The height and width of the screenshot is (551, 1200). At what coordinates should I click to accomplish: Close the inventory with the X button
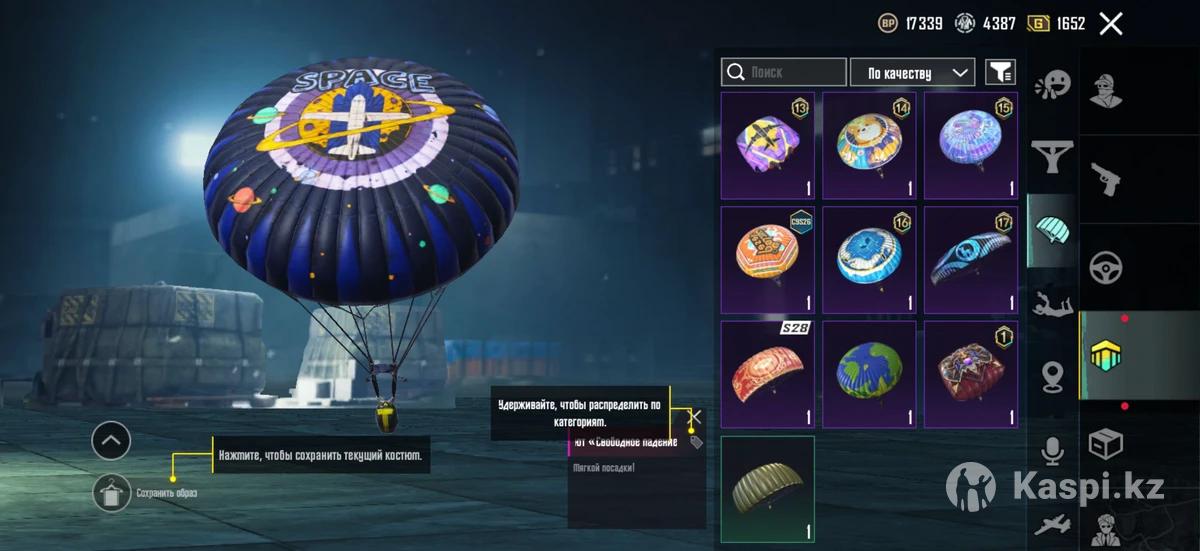(1111, 24)
